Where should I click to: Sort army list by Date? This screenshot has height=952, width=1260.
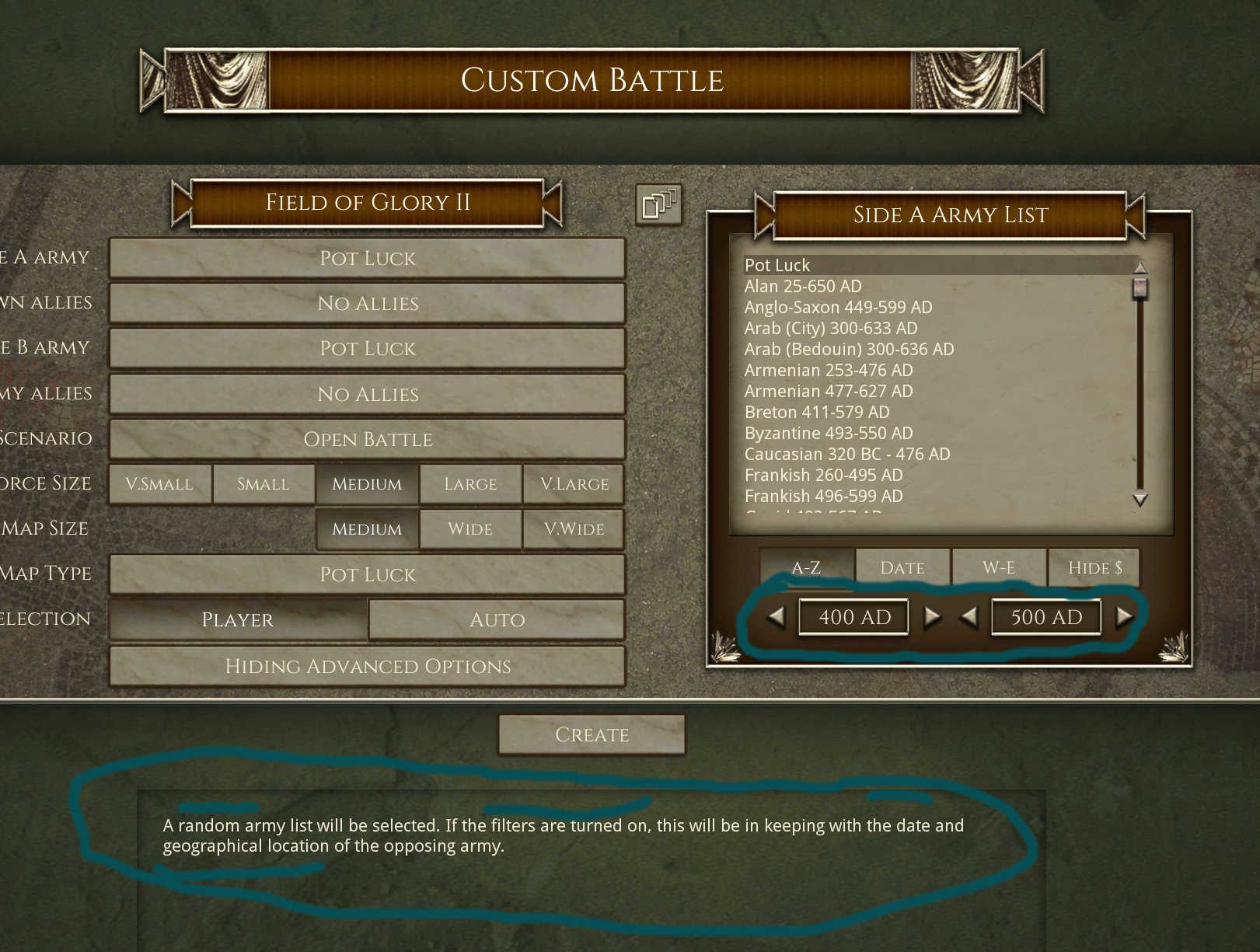tap(902, 568)
